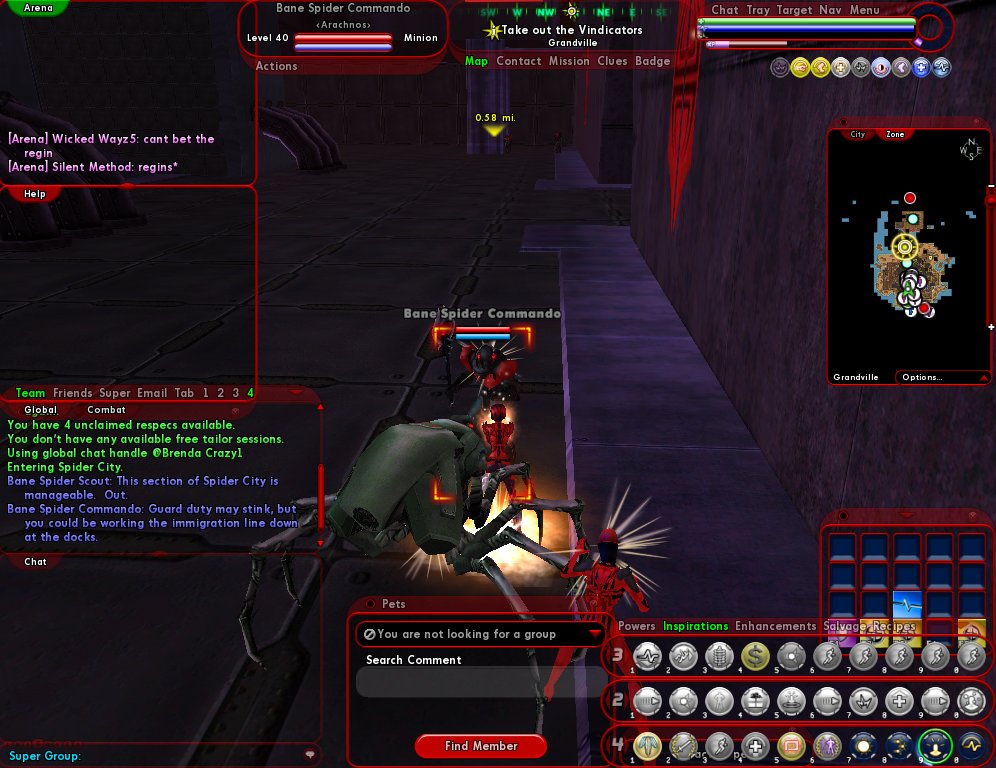The height and width of the screenshot is (768, 996).
Task: Open the minimap Options menu
Action: tap(922, 377)
